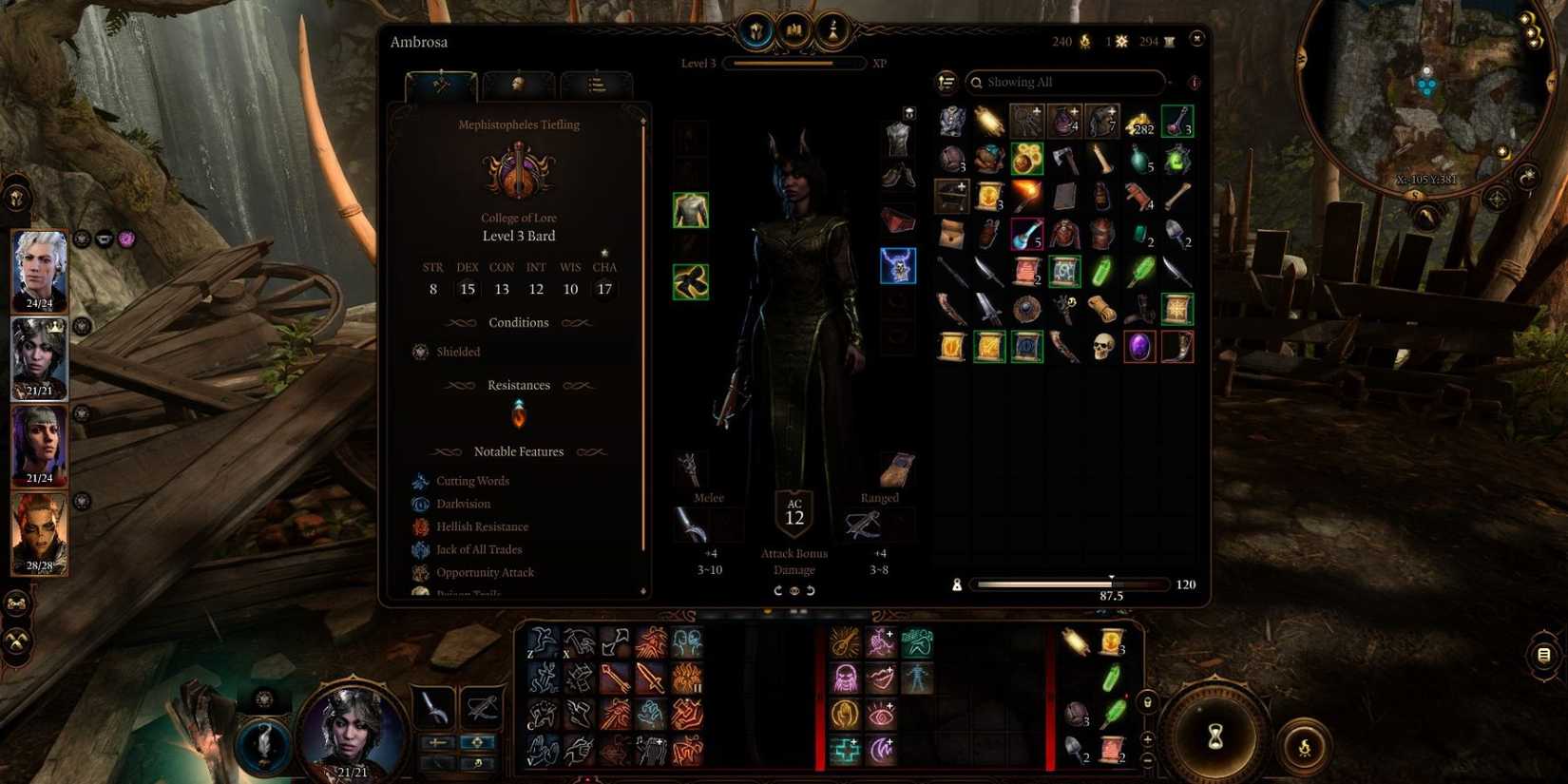Select the bard instrument Perform icon
This screenshot has height=784, width=1568.
[x=844, y=642]
